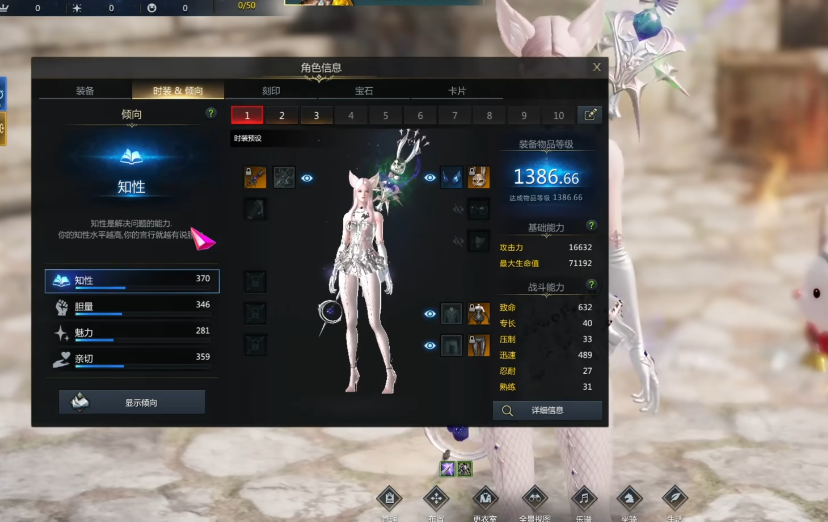Viewport: 828px width, 522px height.
Task: Select outfit preset 3
Action: (x=316, y=115)
